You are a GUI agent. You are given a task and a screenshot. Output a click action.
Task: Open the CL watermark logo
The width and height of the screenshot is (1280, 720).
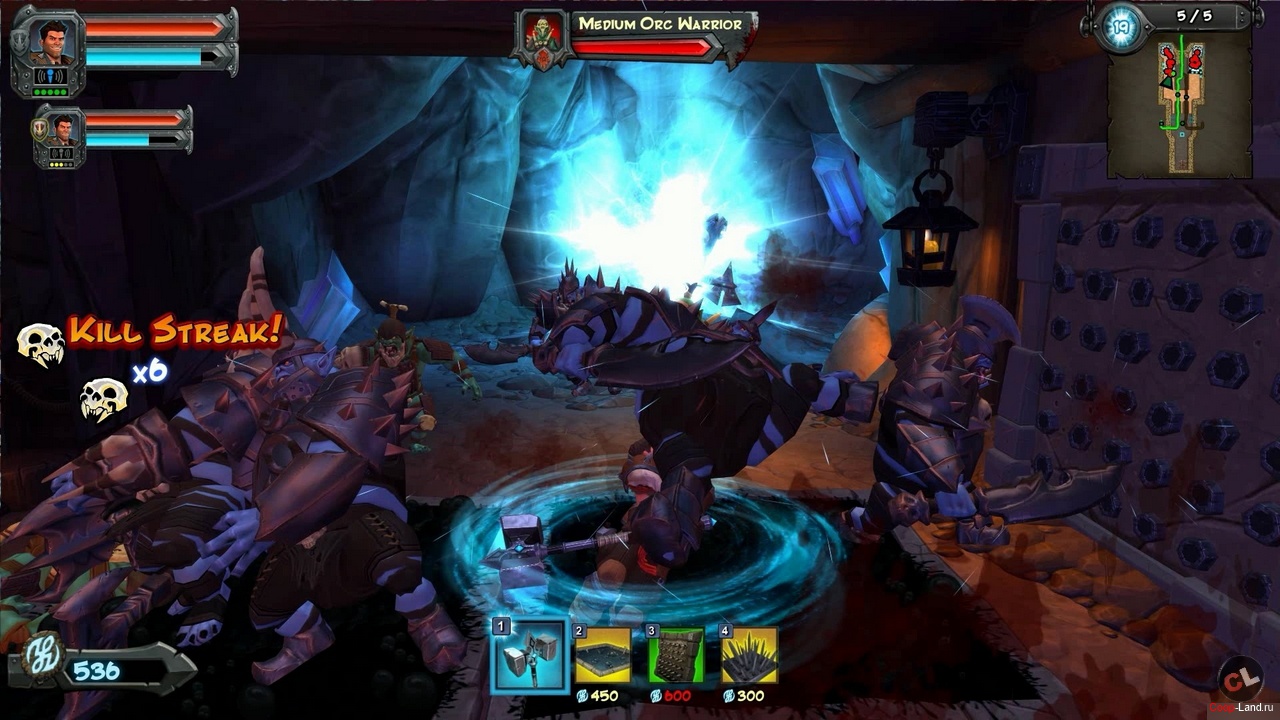(1240, 677)
